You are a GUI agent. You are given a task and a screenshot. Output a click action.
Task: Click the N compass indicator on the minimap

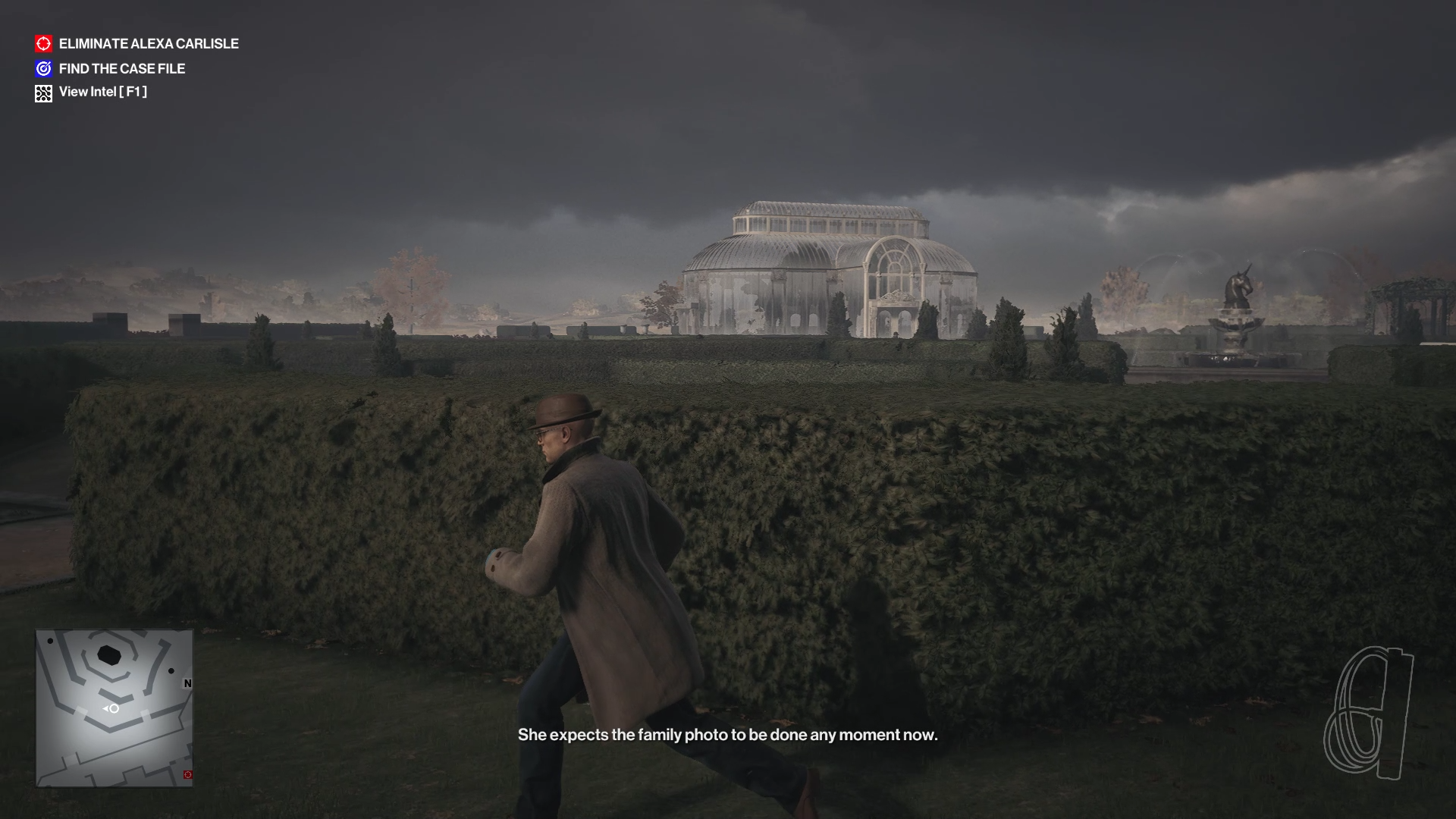[187, 683]
